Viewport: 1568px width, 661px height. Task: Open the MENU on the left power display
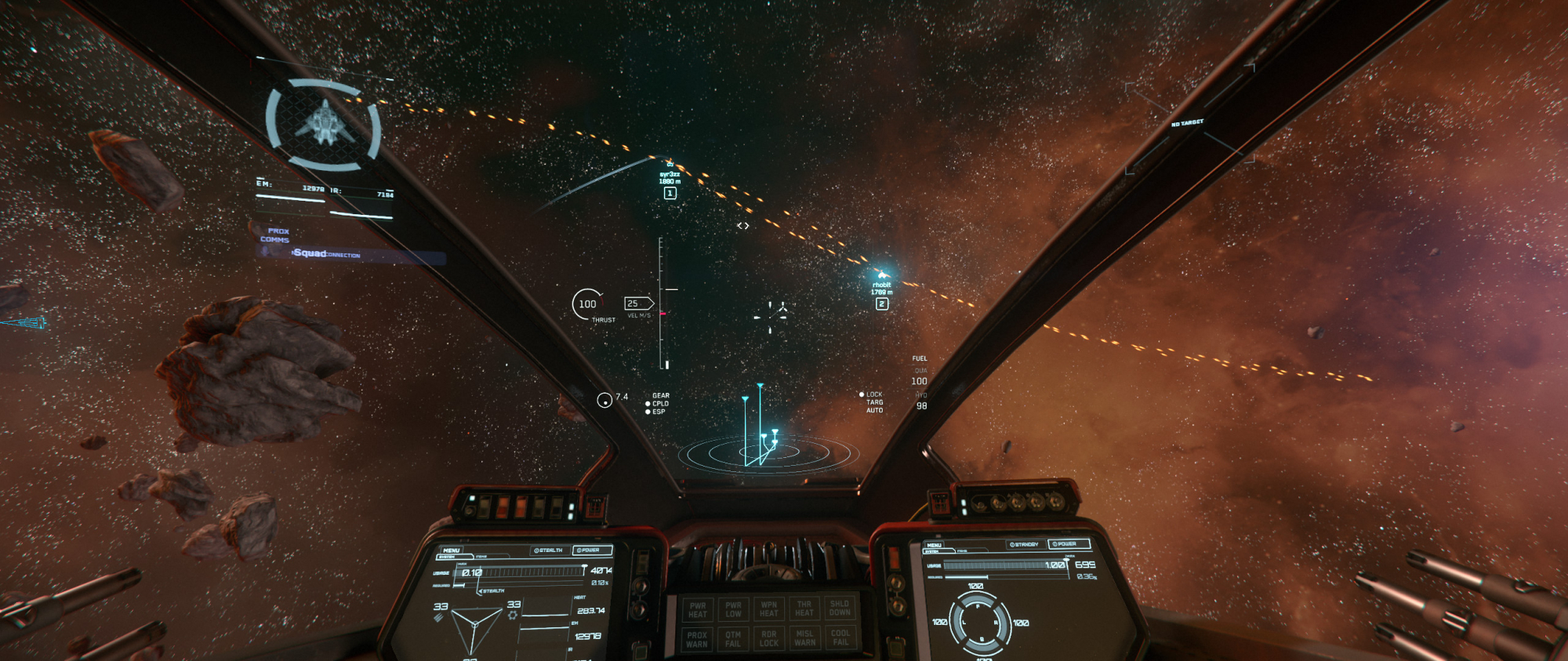(x=452, y=550)
